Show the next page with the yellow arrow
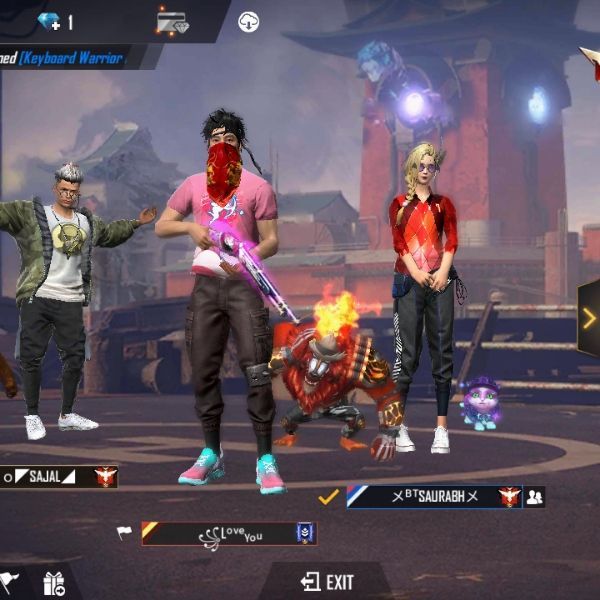The image size is (600, 600). click(589, 318)
